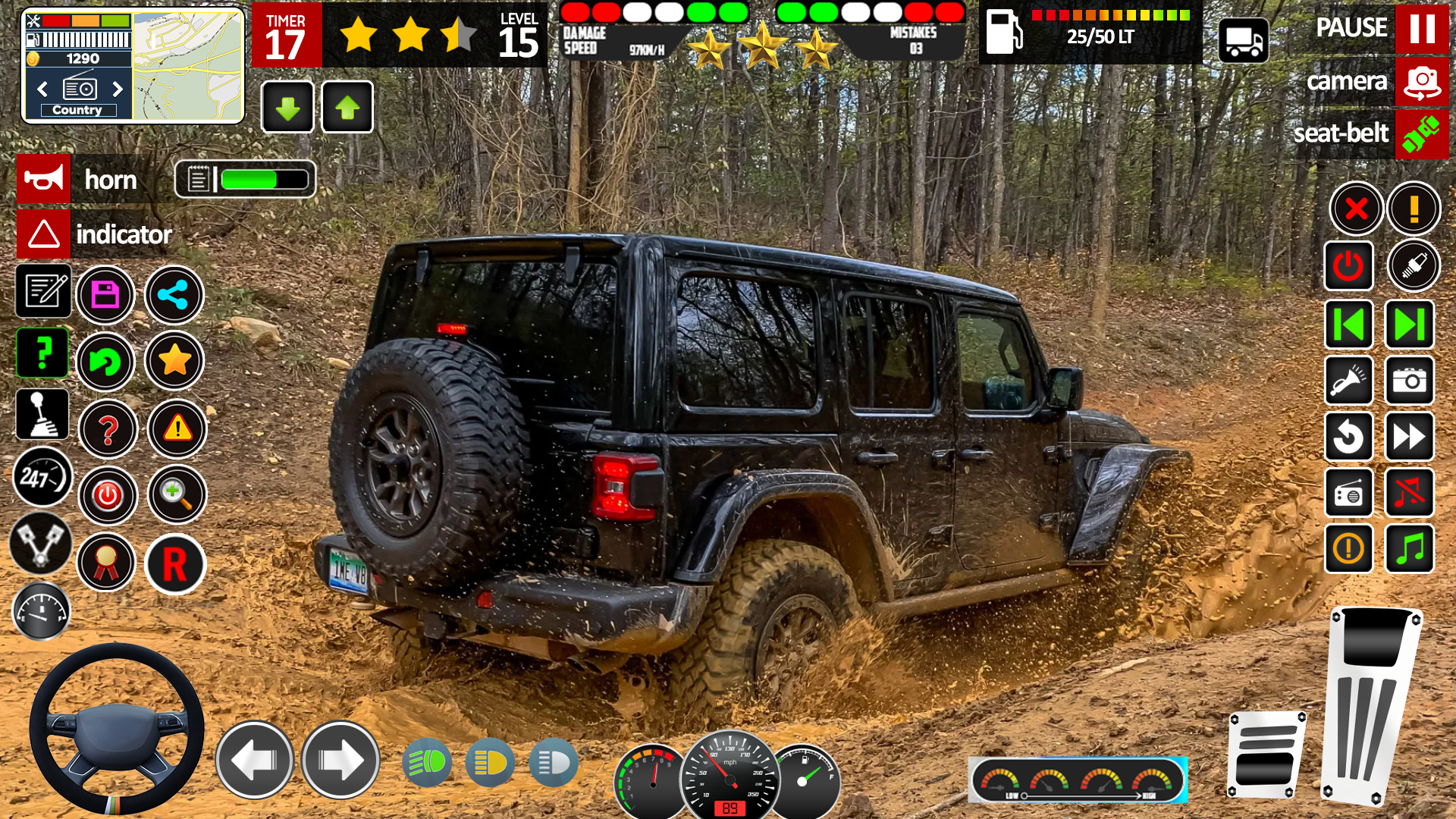Shift down using the green down arrow
1456x819 pixels.
(287, 107)
